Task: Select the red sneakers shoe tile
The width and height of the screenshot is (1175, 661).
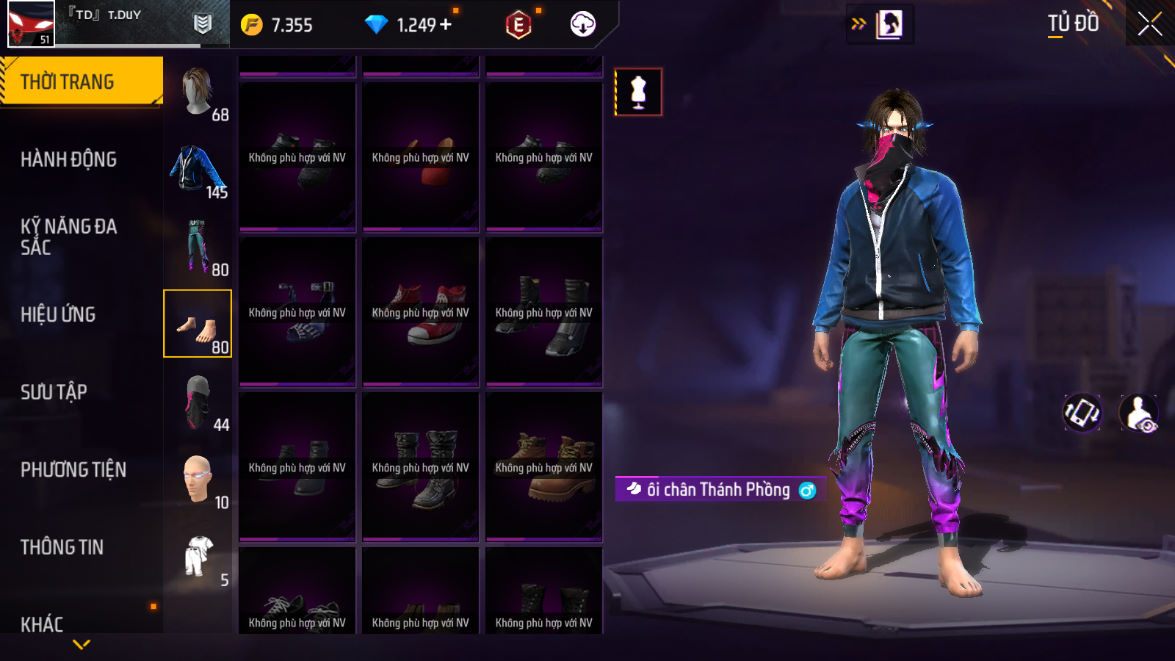Action: point(421,310)
